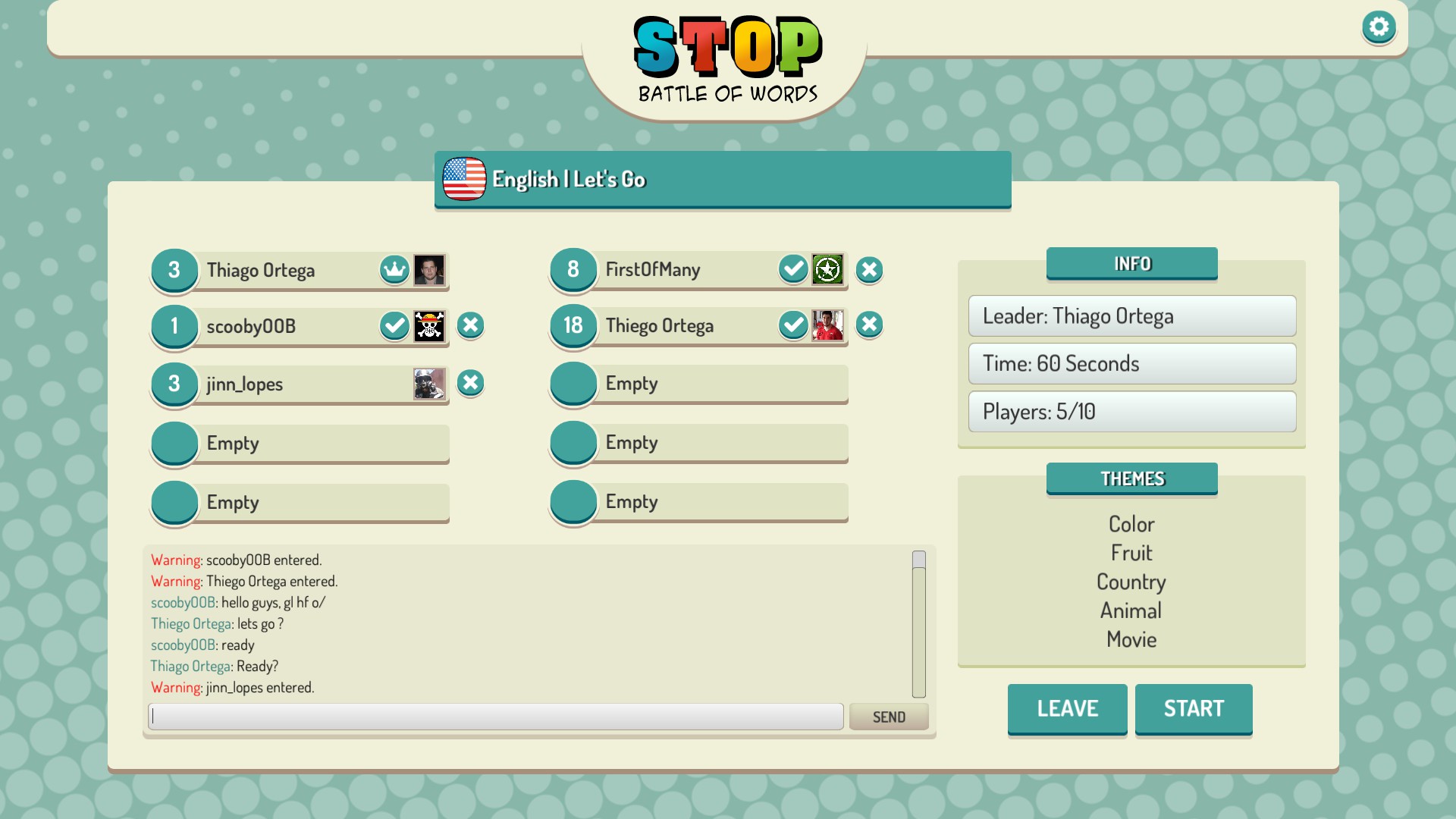The image size is (1456, 819).
Task: Kick jinn_lopes using the X button
Action: point(470,384)
